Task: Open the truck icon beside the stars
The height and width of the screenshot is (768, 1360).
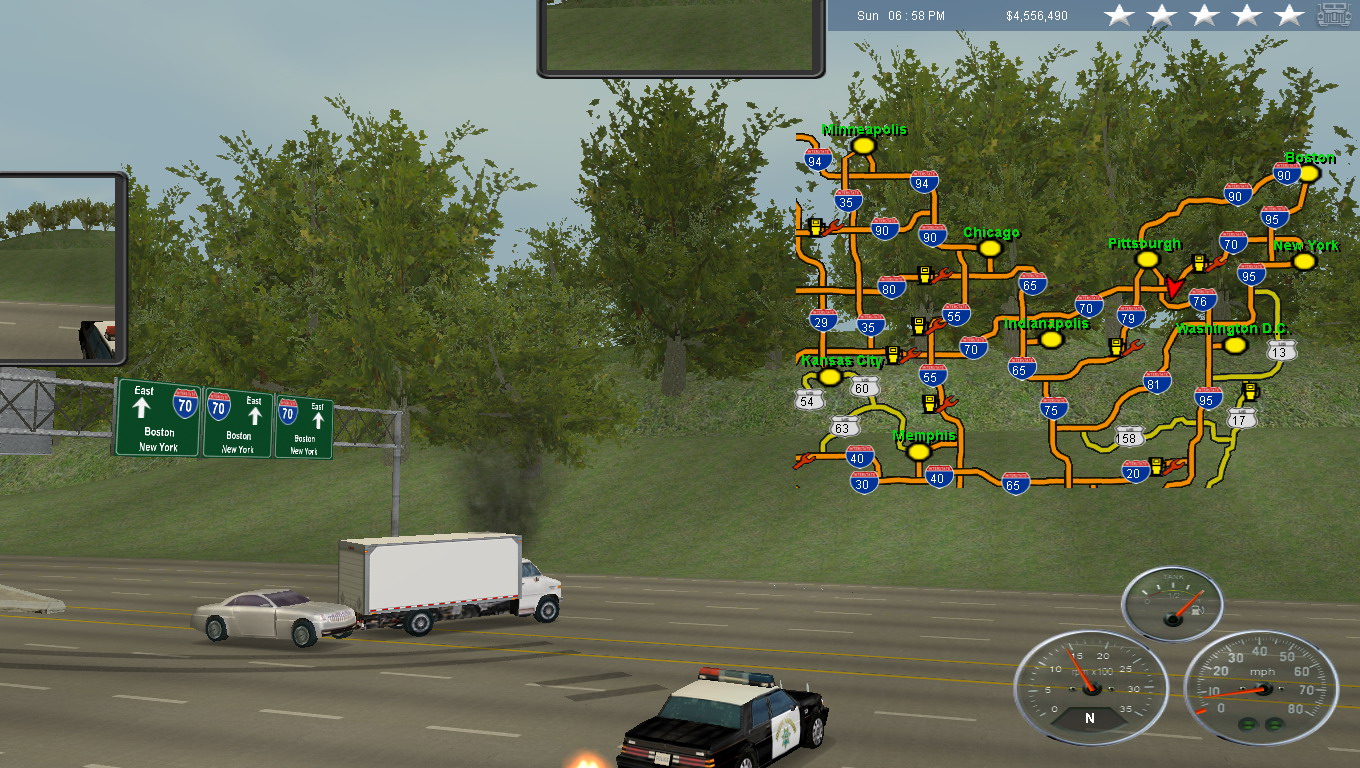Action: coord(1334,15)
